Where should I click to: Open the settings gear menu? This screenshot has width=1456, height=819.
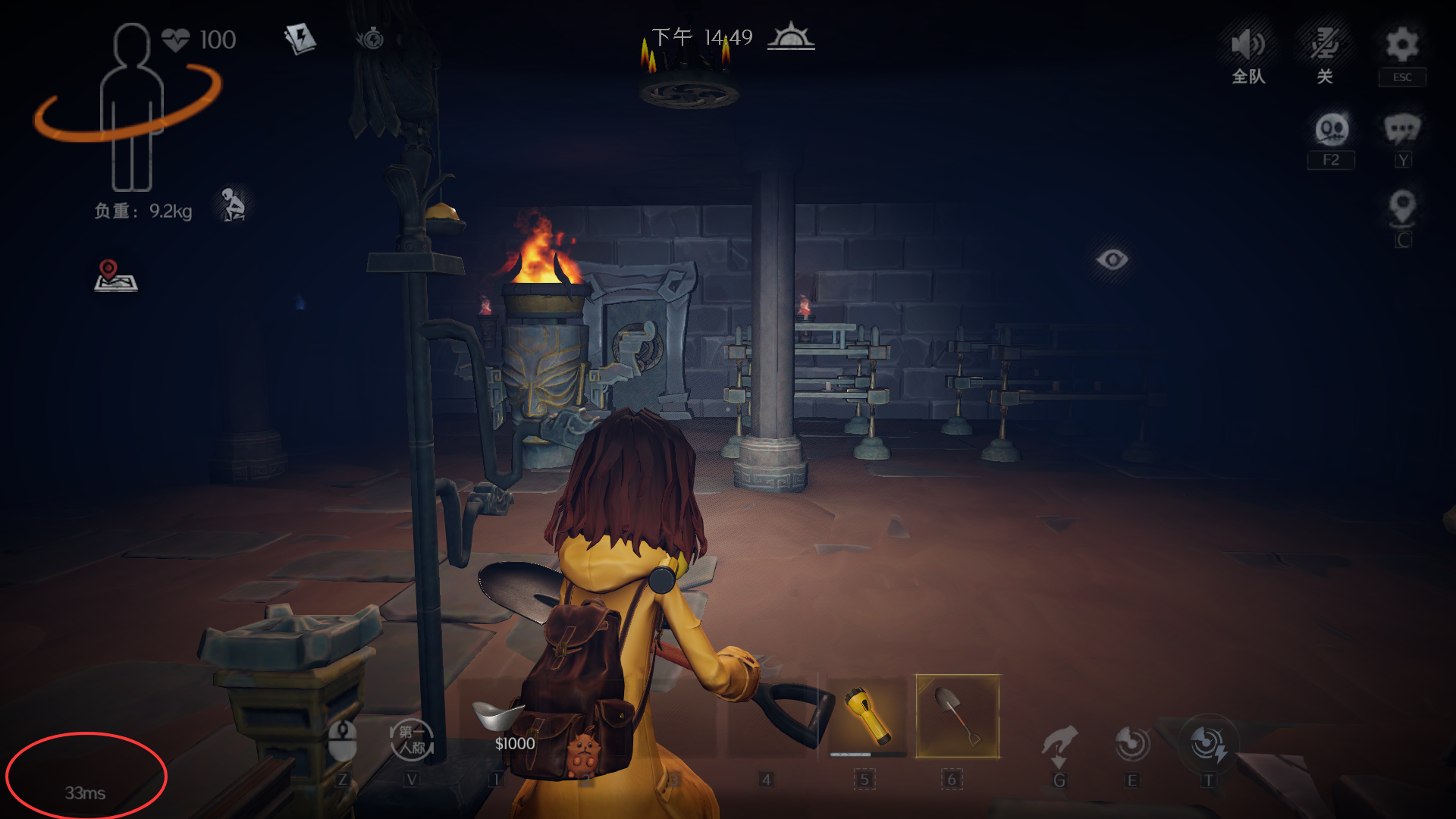tap(1401, 45)
